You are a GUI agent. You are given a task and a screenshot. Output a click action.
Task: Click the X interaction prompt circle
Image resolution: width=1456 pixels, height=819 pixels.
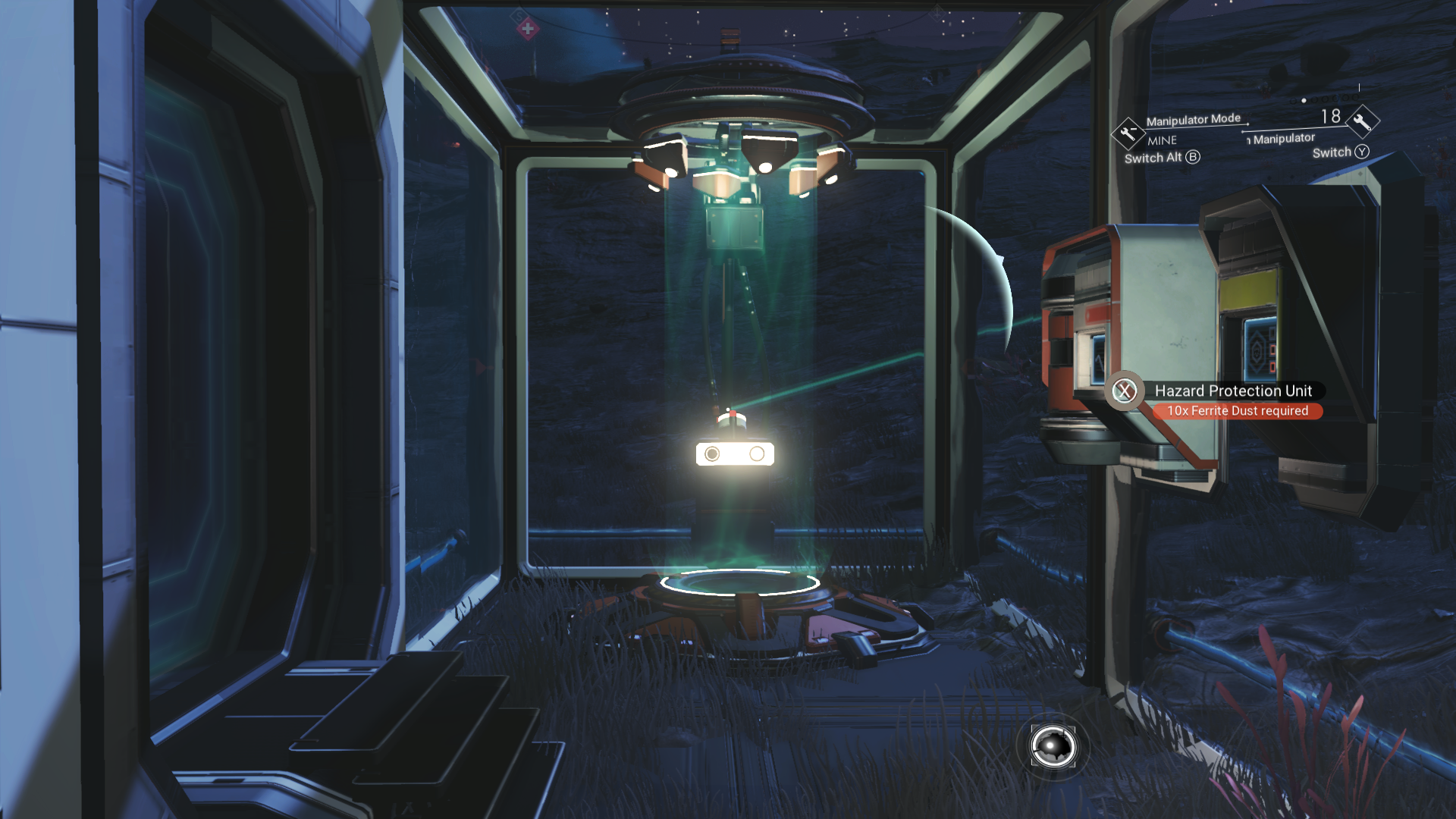point(1125,391)
